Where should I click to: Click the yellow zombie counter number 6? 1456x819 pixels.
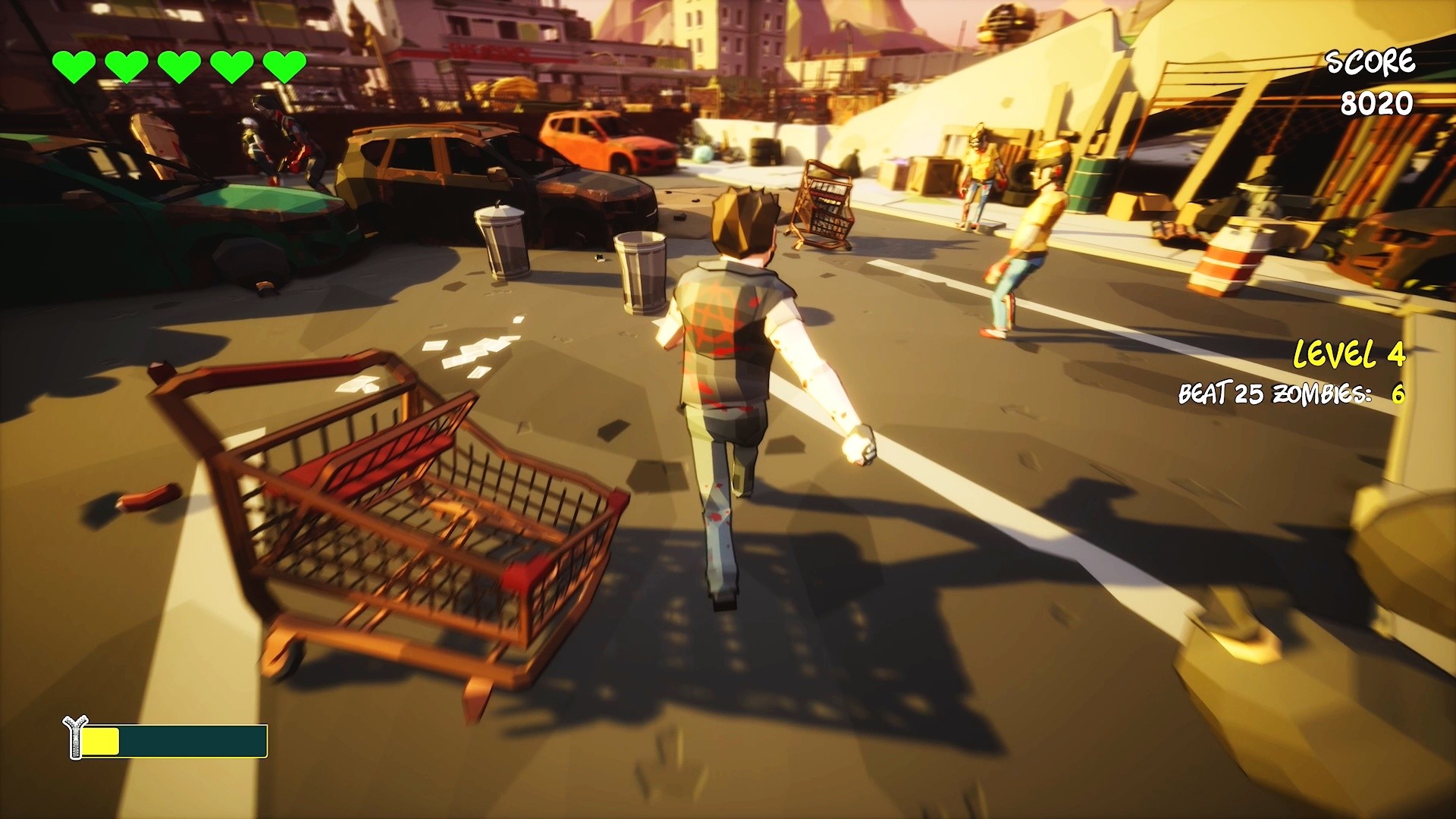pos(1400,394)
